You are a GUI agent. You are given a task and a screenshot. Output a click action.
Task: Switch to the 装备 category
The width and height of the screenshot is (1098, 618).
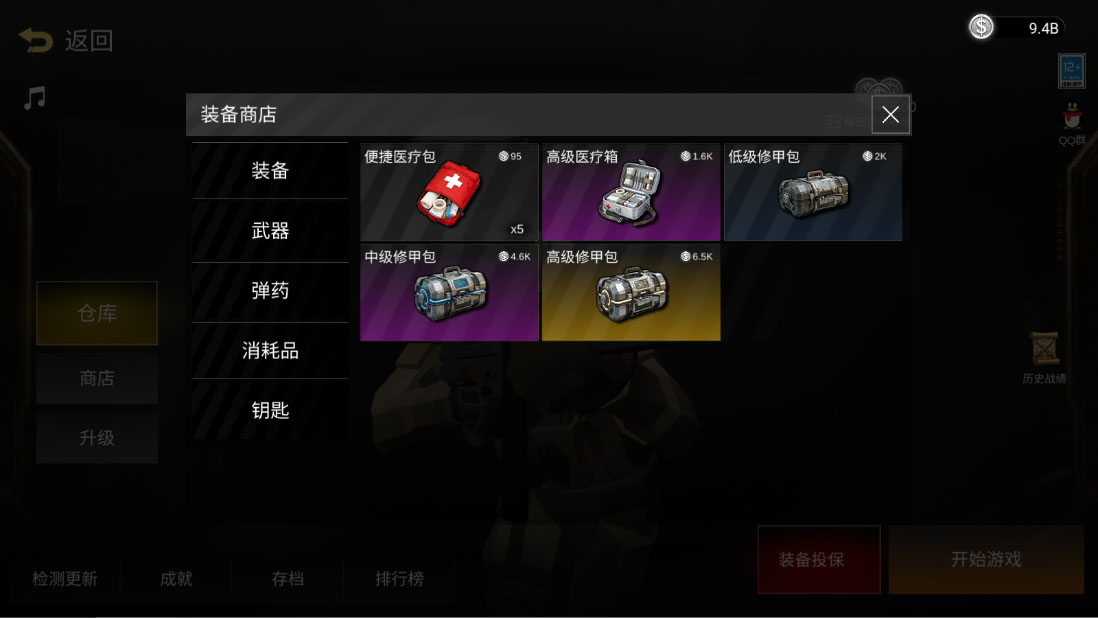pos(270,171)
